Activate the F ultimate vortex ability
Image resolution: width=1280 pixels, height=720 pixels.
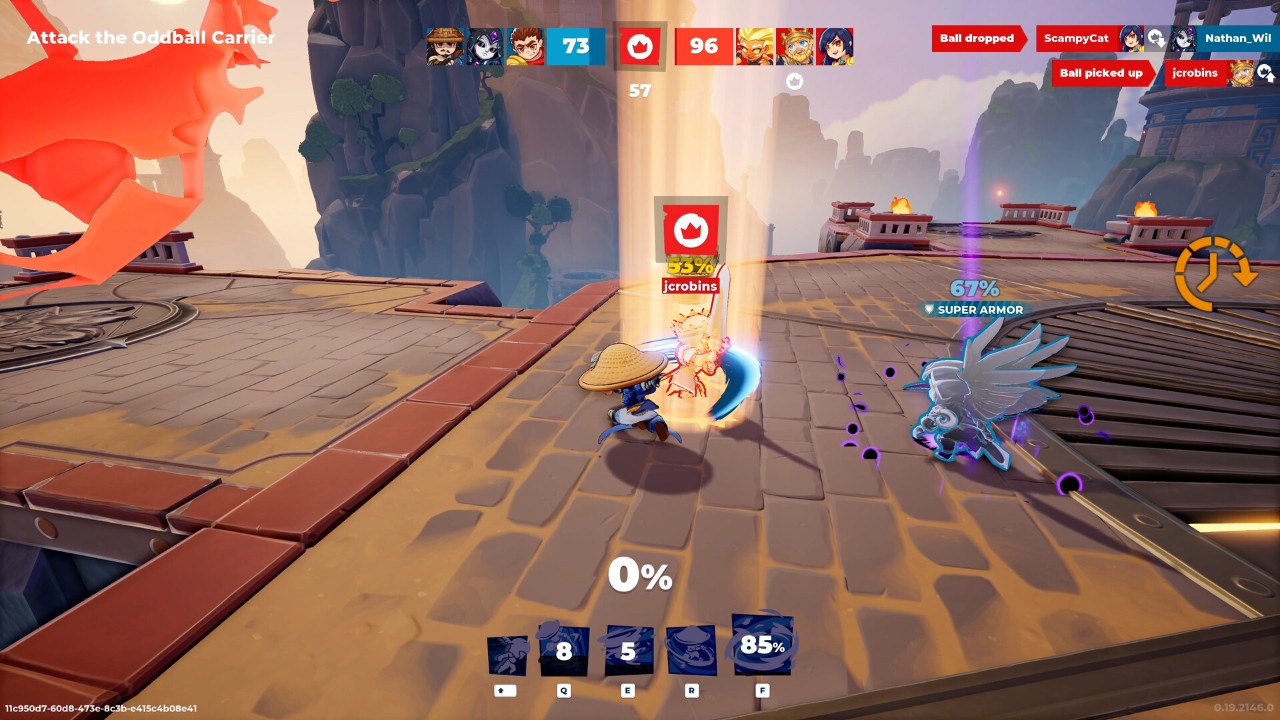(762, 645)
